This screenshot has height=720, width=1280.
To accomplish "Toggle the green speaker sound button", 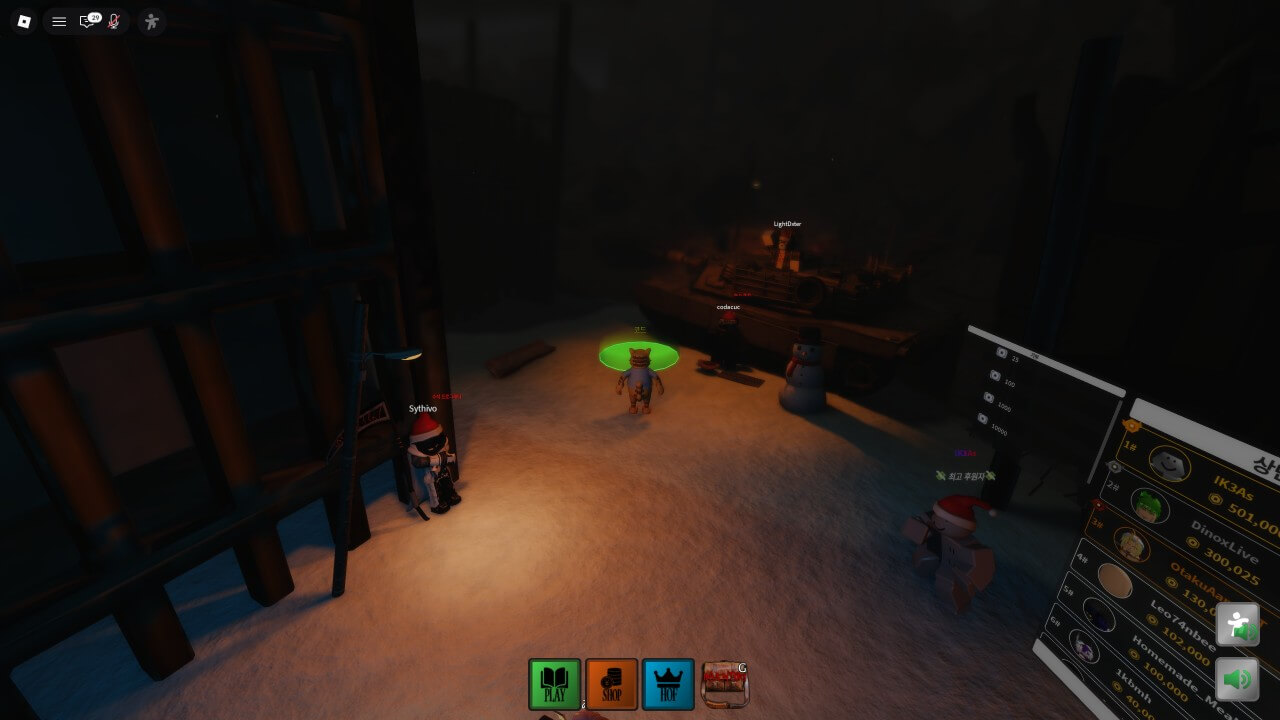I will [1237, 680].
